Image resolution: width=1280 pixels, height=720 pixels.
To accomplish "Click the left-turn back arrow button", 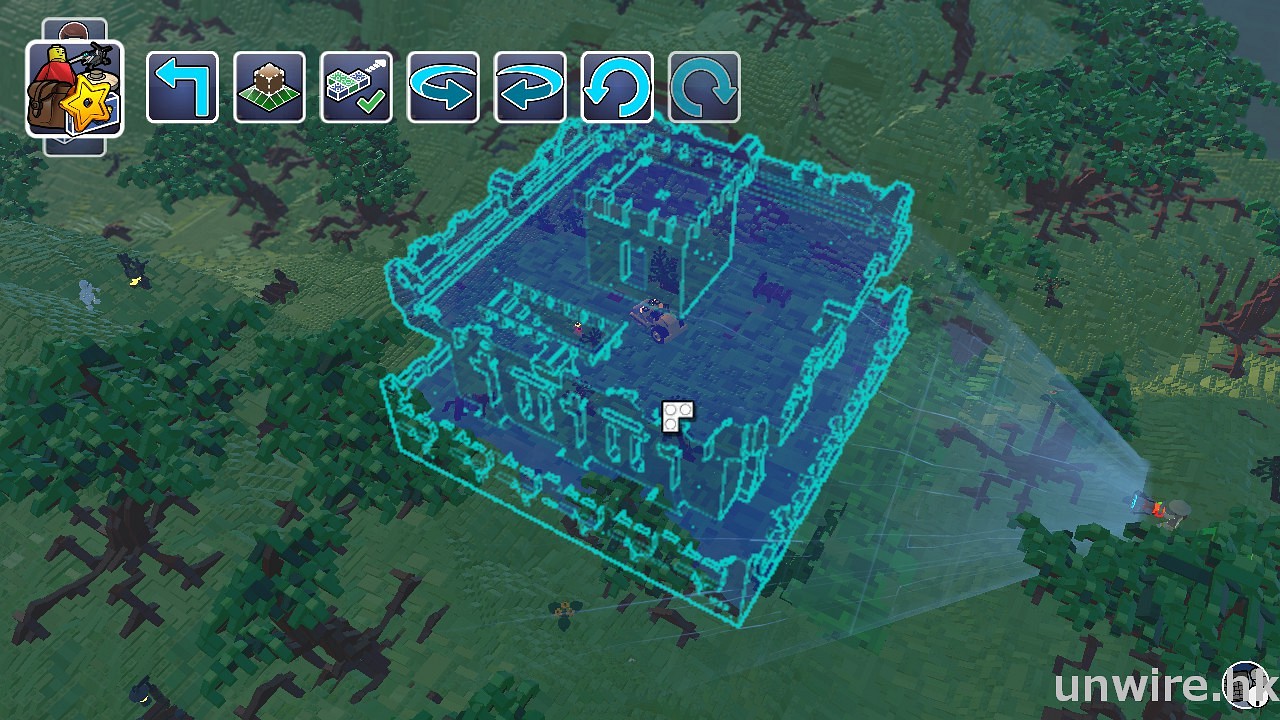I will click(x=182, y=87).
